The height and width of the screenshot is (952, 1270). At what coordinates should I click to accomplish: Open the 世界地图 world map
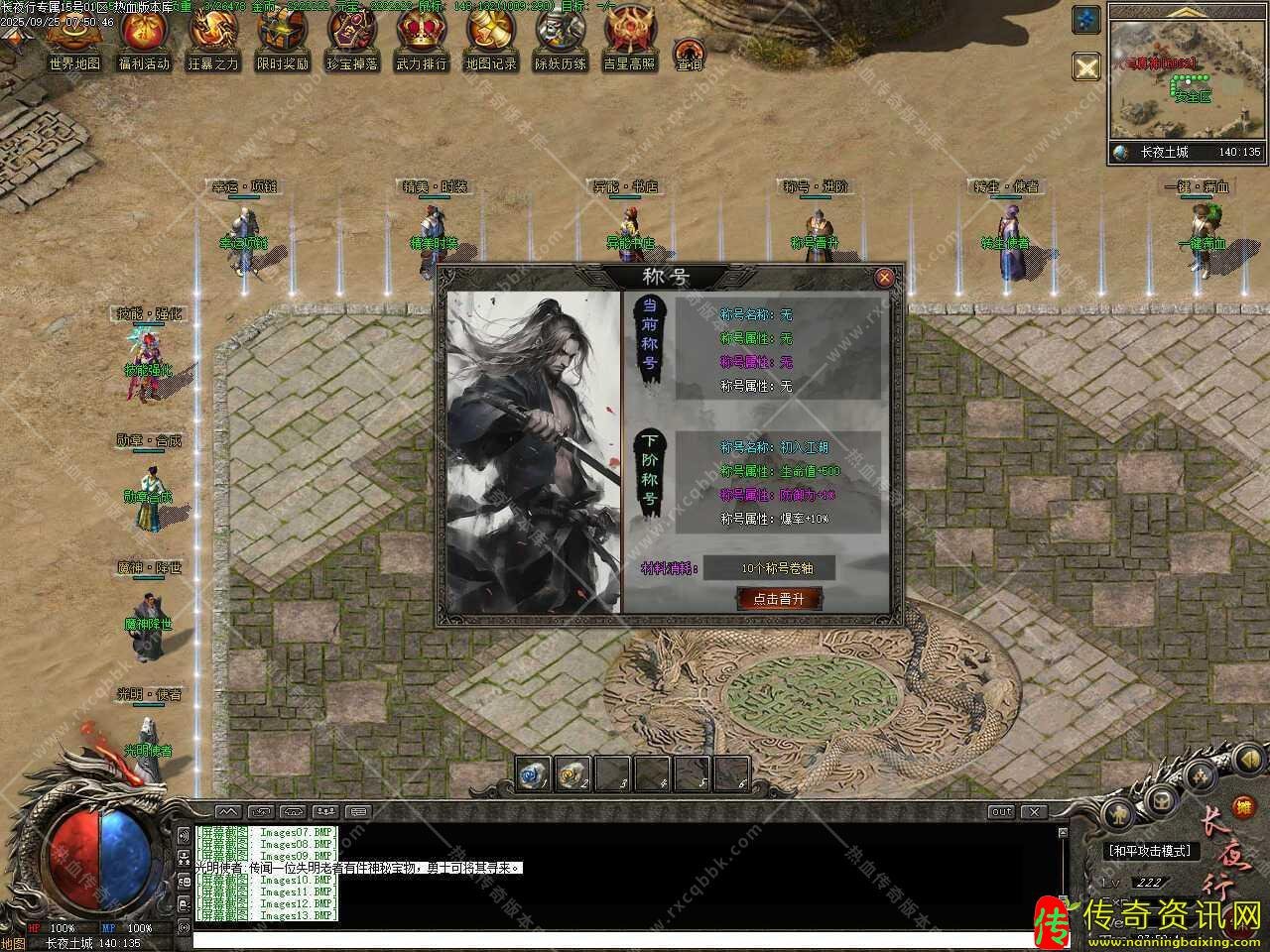74,40
